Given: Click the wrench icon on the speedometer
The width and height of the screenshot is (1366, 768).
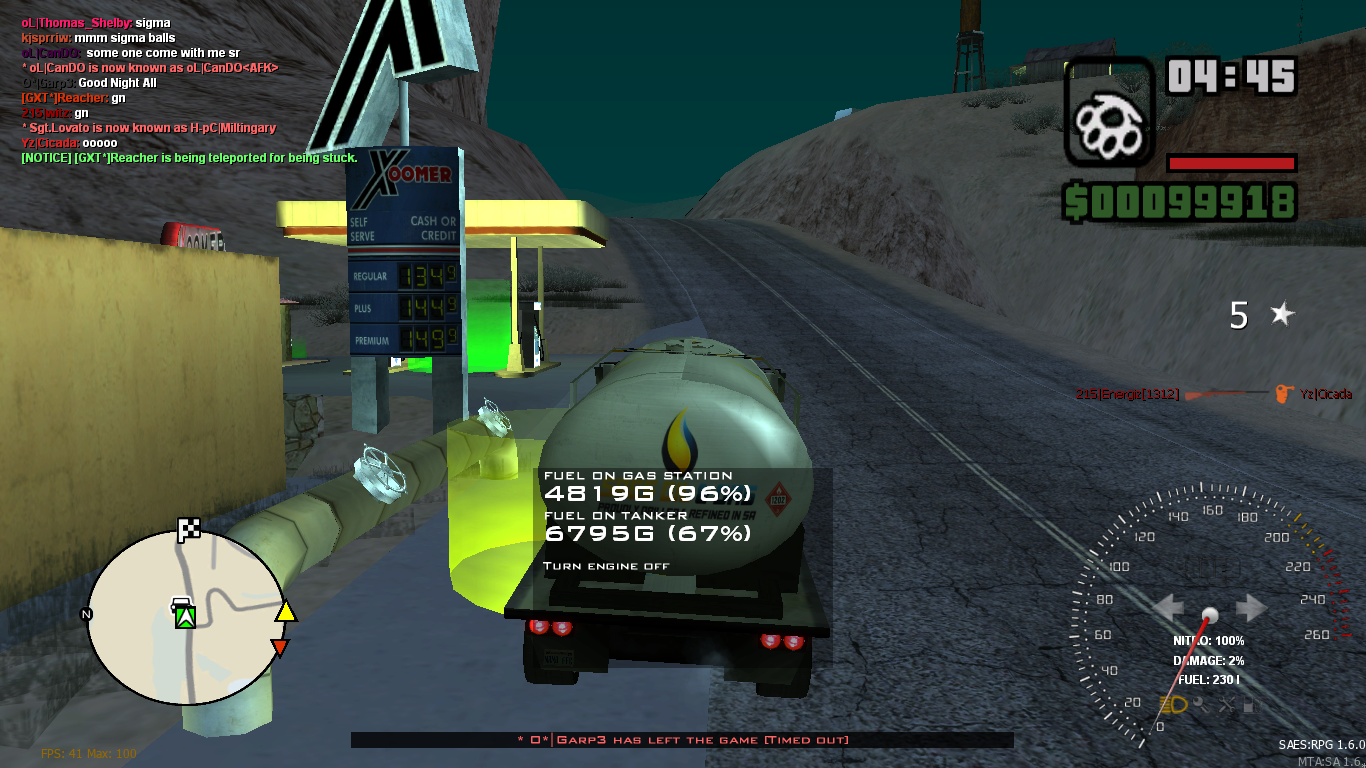Looking at the screenshot, I should 1202,705.
